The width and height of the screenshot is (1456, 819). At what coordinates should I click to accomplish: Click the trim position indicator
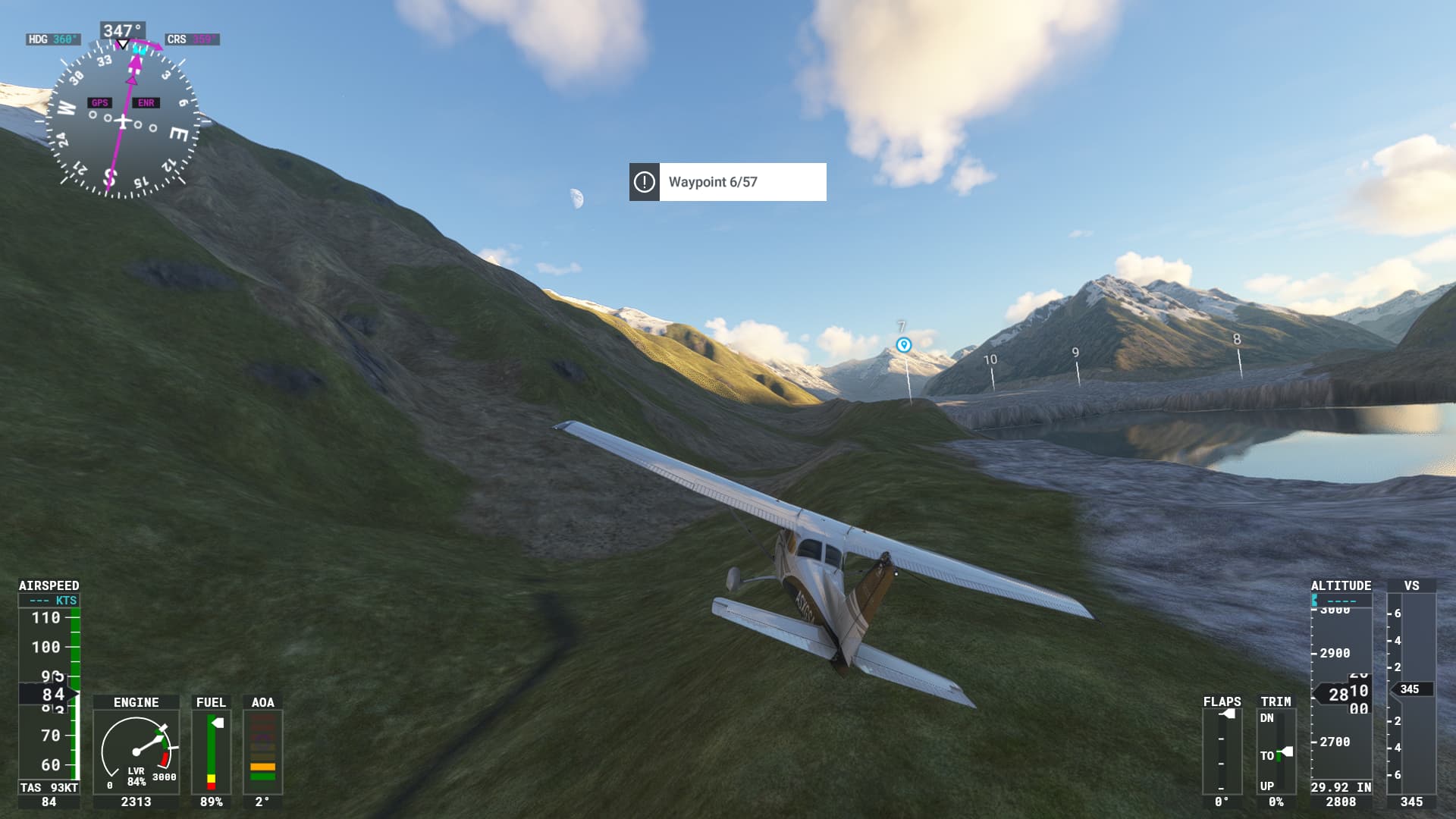pos(1276,751)
